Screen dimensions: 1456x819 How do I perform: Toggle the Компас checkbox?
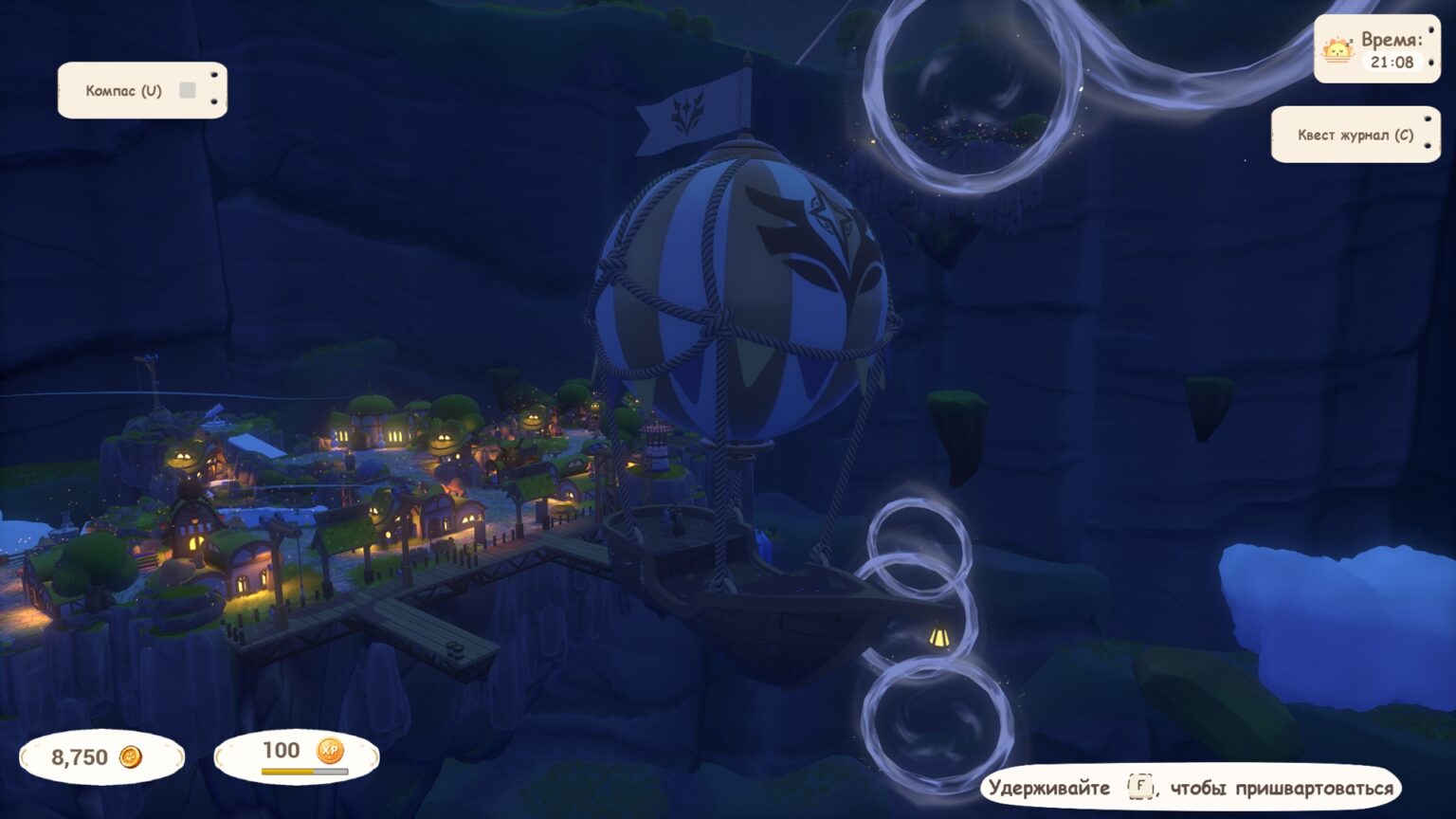(188, 90)
